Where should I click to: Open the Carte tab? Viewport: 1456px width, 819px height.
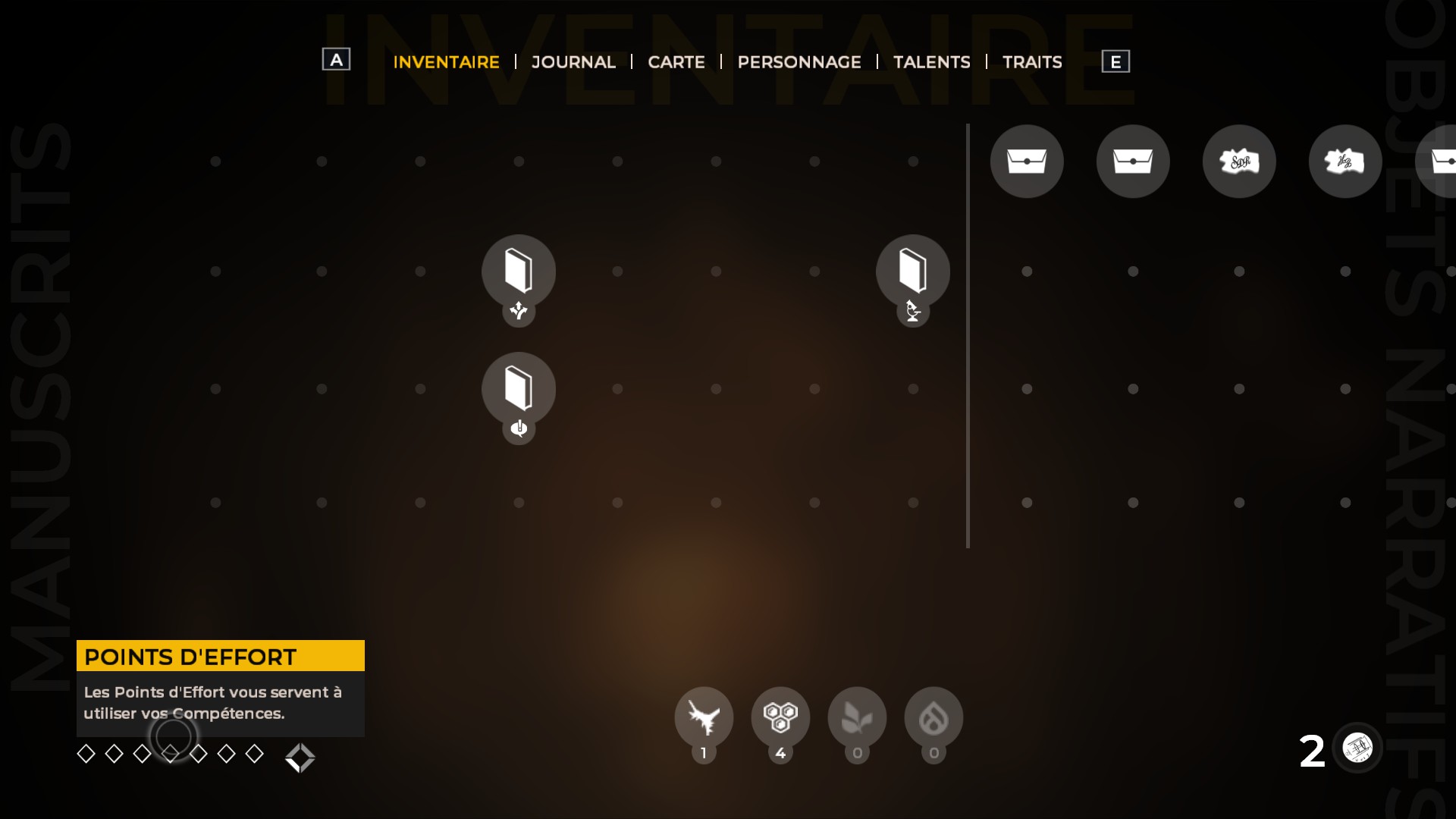676,62
